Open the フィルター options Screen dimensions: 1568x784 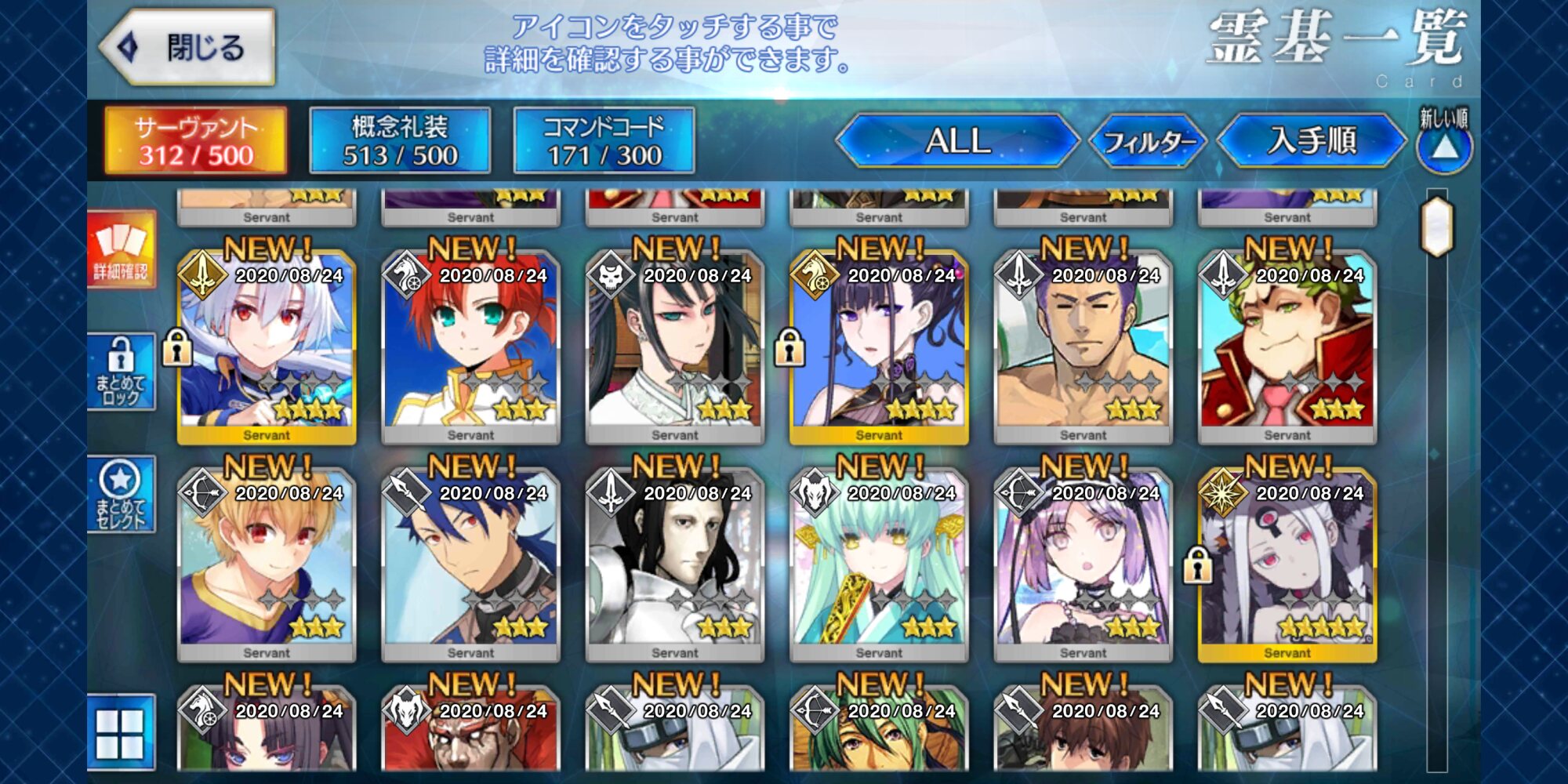tap(1148, 141)
